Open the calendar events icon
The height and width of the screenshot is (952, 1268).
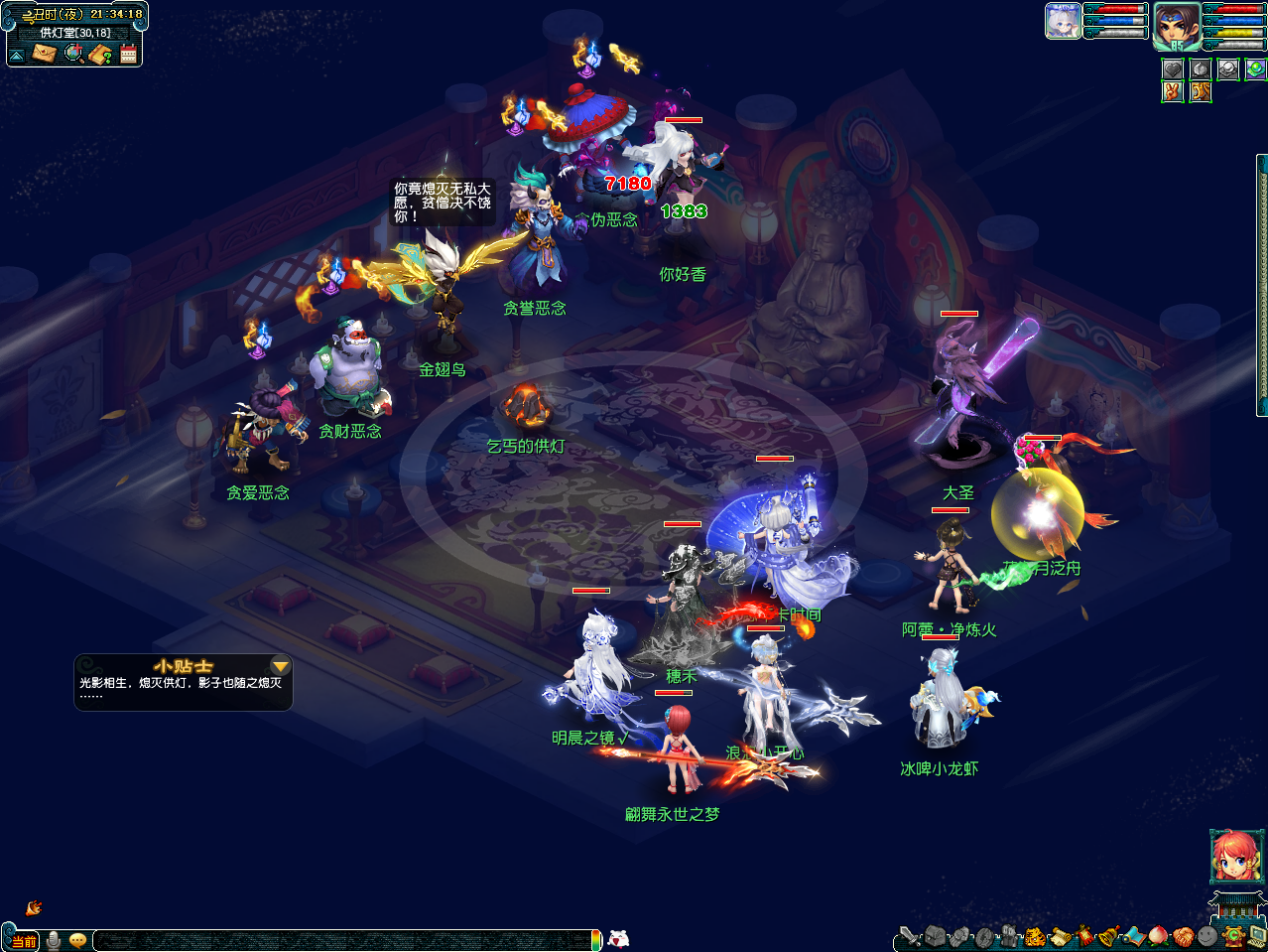tap(128, 54)
